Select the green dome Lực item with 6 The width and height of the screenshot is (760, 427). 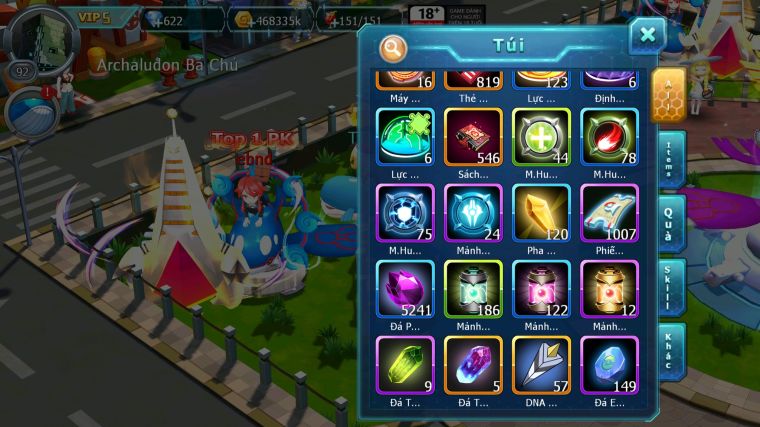point(405,137)
